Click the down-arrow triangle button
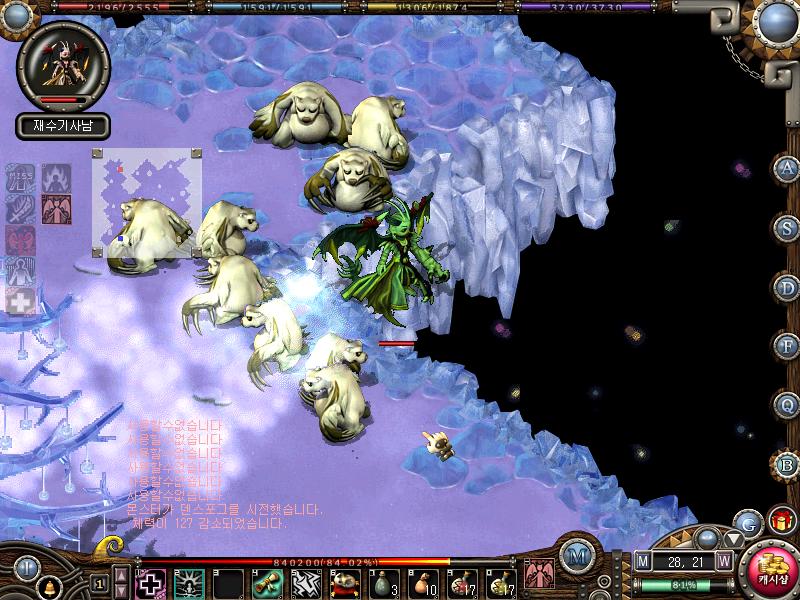The image size is (800, 600). pos(733,541)
